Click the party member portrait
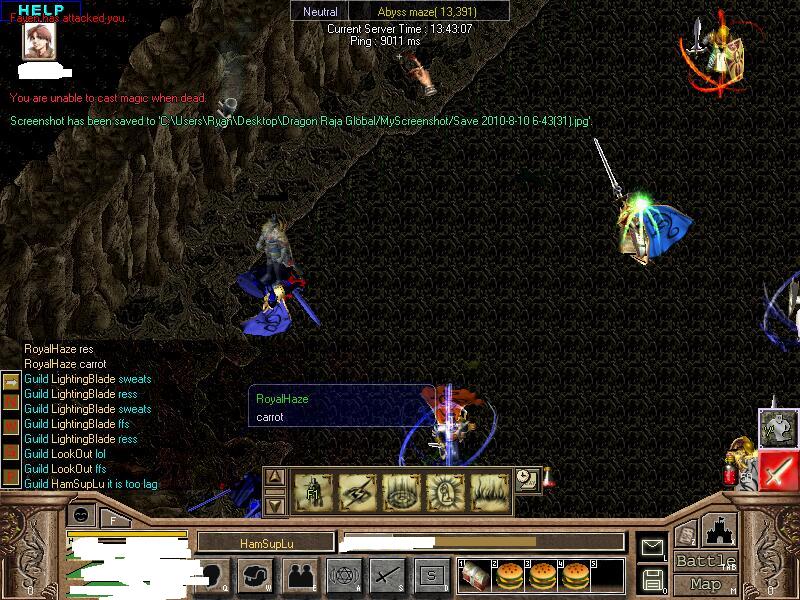The height and width of the screenshot is (600, 800). [x=39, y=41]
